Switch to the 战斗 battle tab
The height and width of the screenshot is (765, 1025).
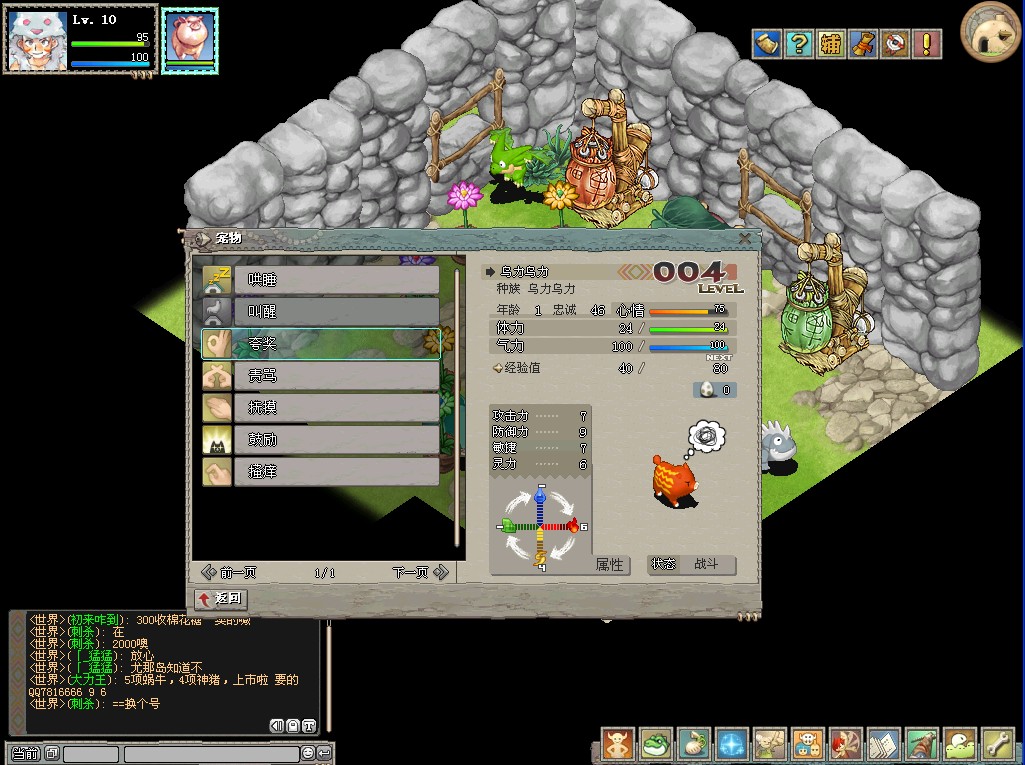pos(706,565)
